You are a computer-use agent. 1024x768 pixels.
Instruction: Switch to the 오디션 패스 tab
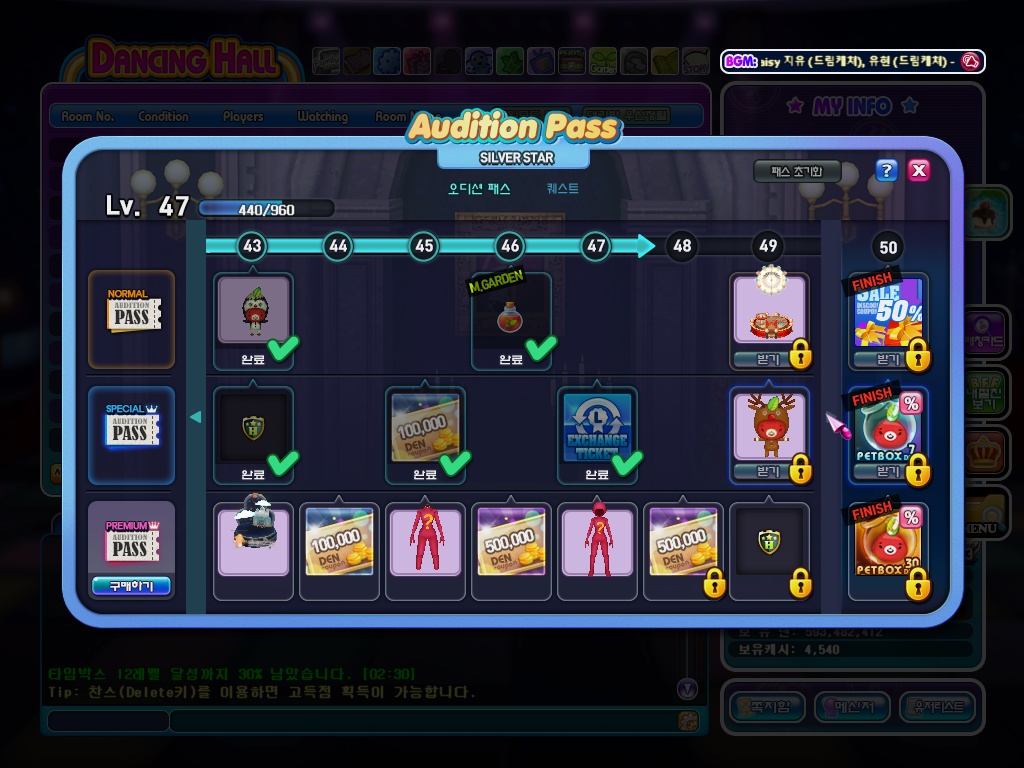click(x=479, y=188)
